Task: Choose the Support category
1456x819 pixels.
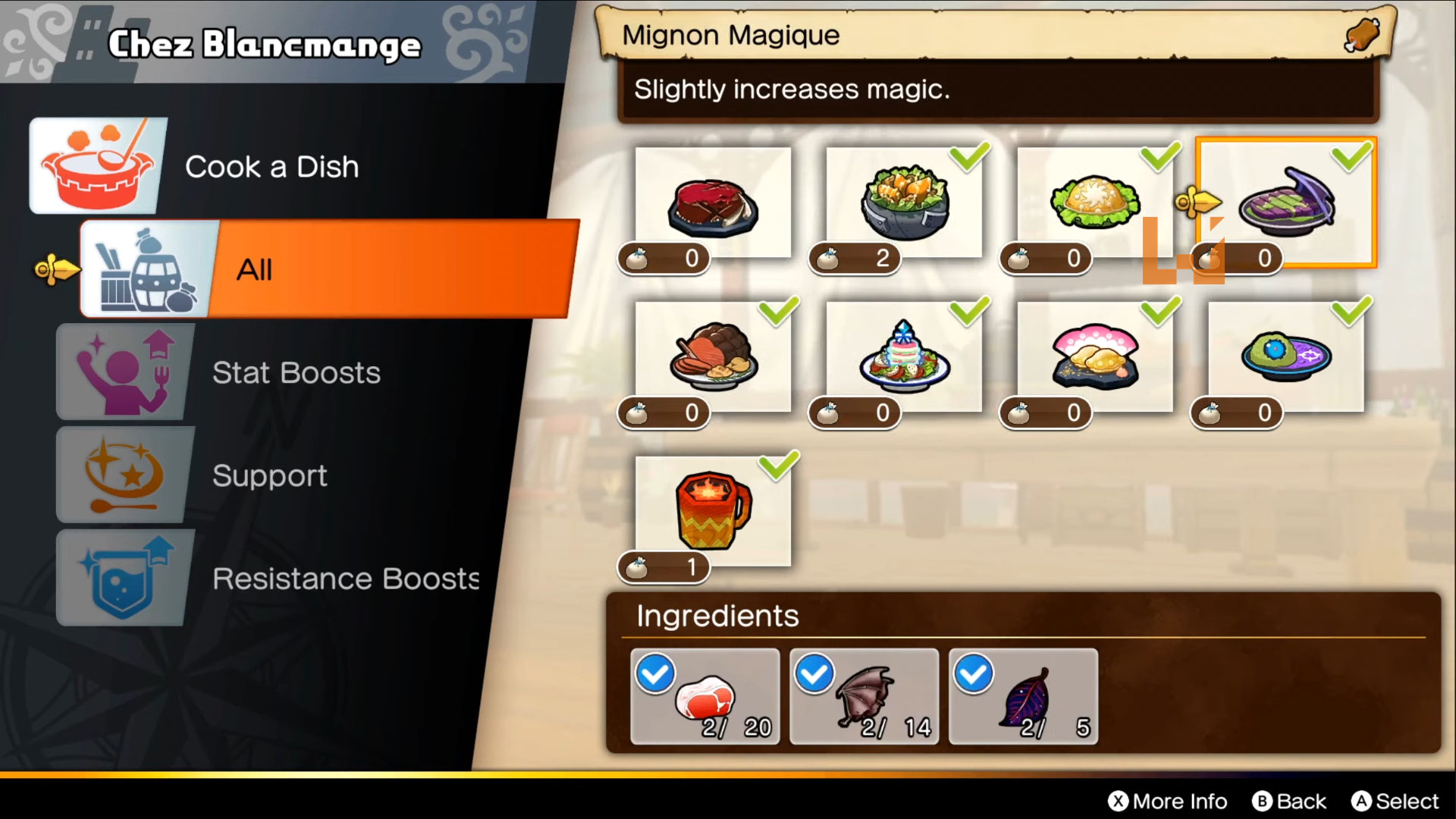Action: click(x=269, y=475)
